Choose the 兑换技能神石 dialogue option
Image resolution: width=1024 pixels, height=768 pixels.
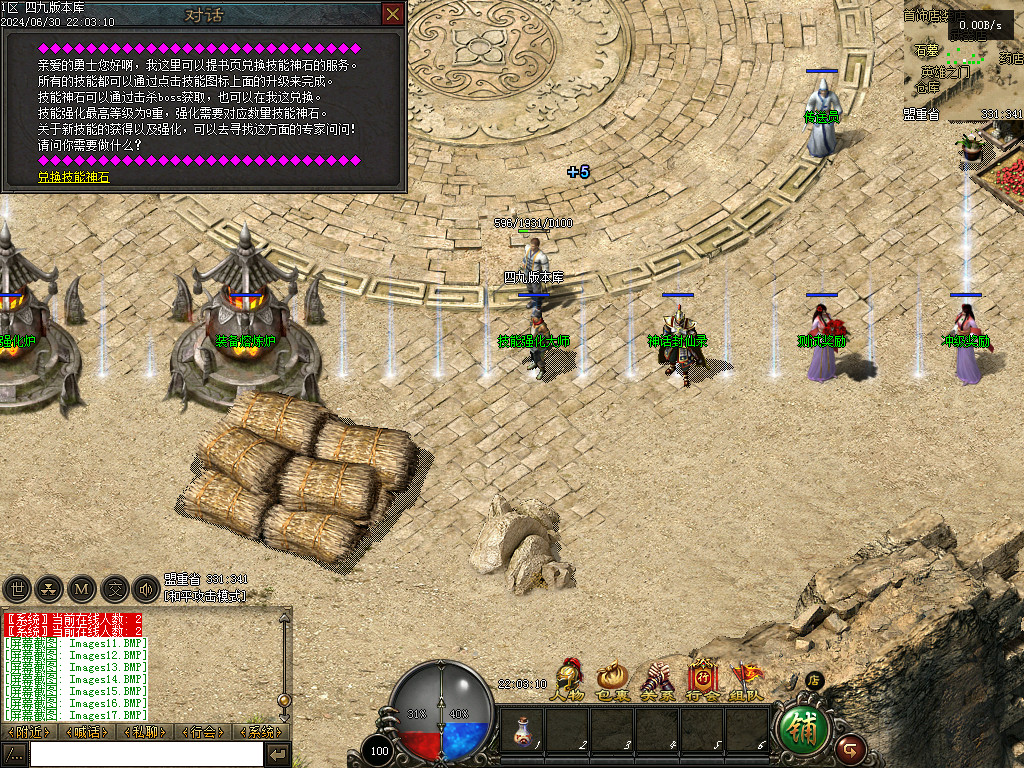click(x=74, y=177)
